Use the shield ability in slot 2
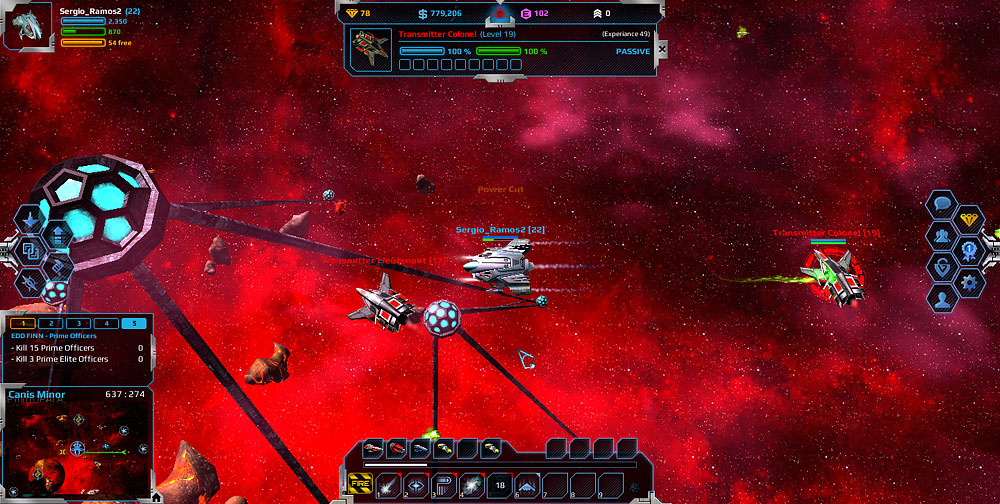 point(416,485)
